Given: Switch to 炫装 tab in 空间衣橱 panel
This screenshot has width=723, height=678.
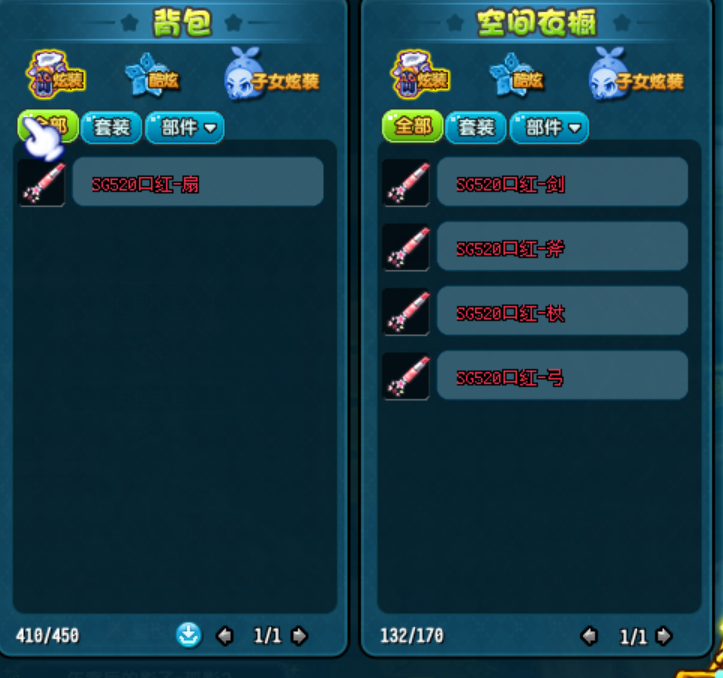Looking at the screenshot, I should pyautogui.click(x=420, y=74).
